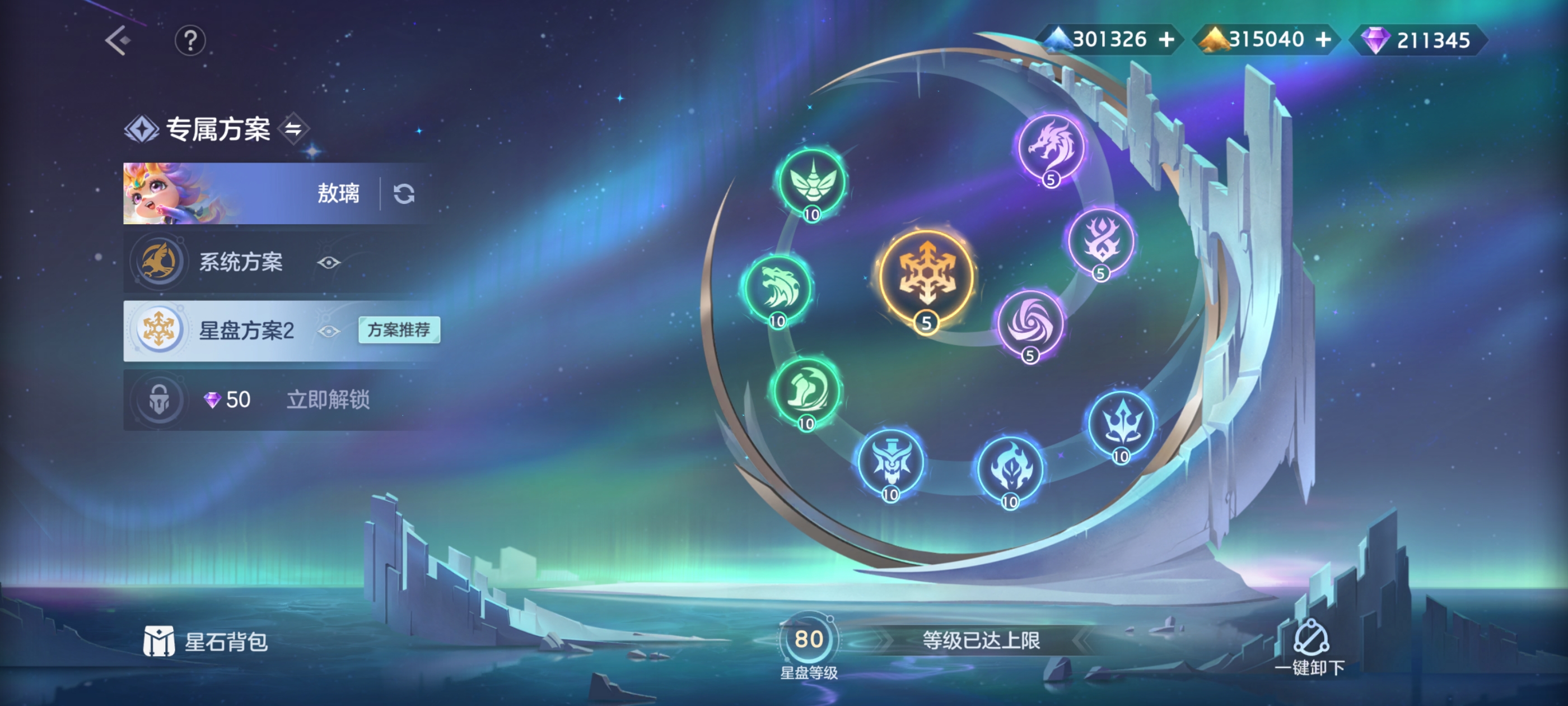Preview 系统方案 with the eye icon
The width and height of the screenshot is (1568, 706).
point(329,263)
